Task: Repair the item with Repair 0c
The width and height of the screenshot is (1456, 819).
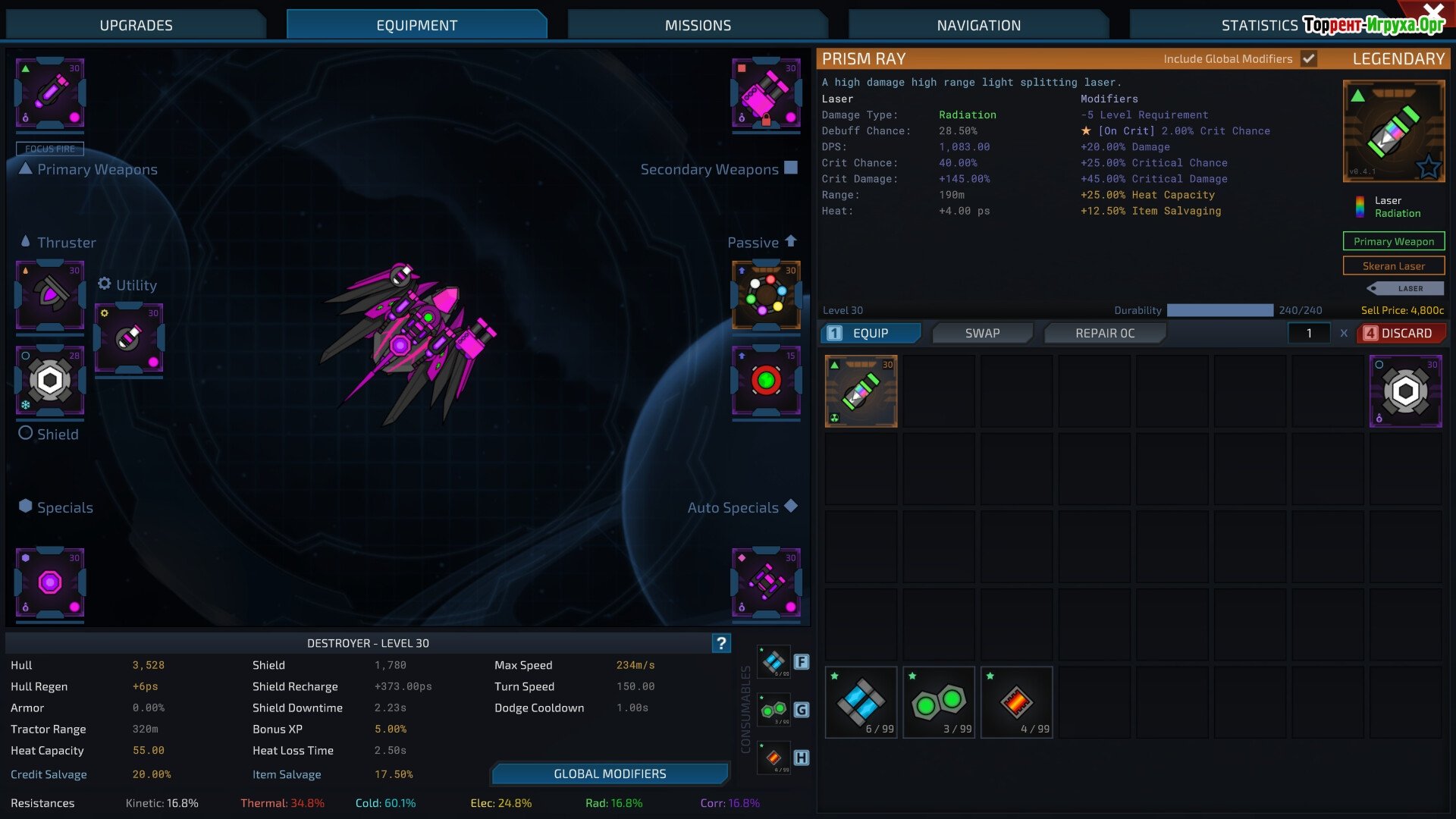Action: [1105, 333]
